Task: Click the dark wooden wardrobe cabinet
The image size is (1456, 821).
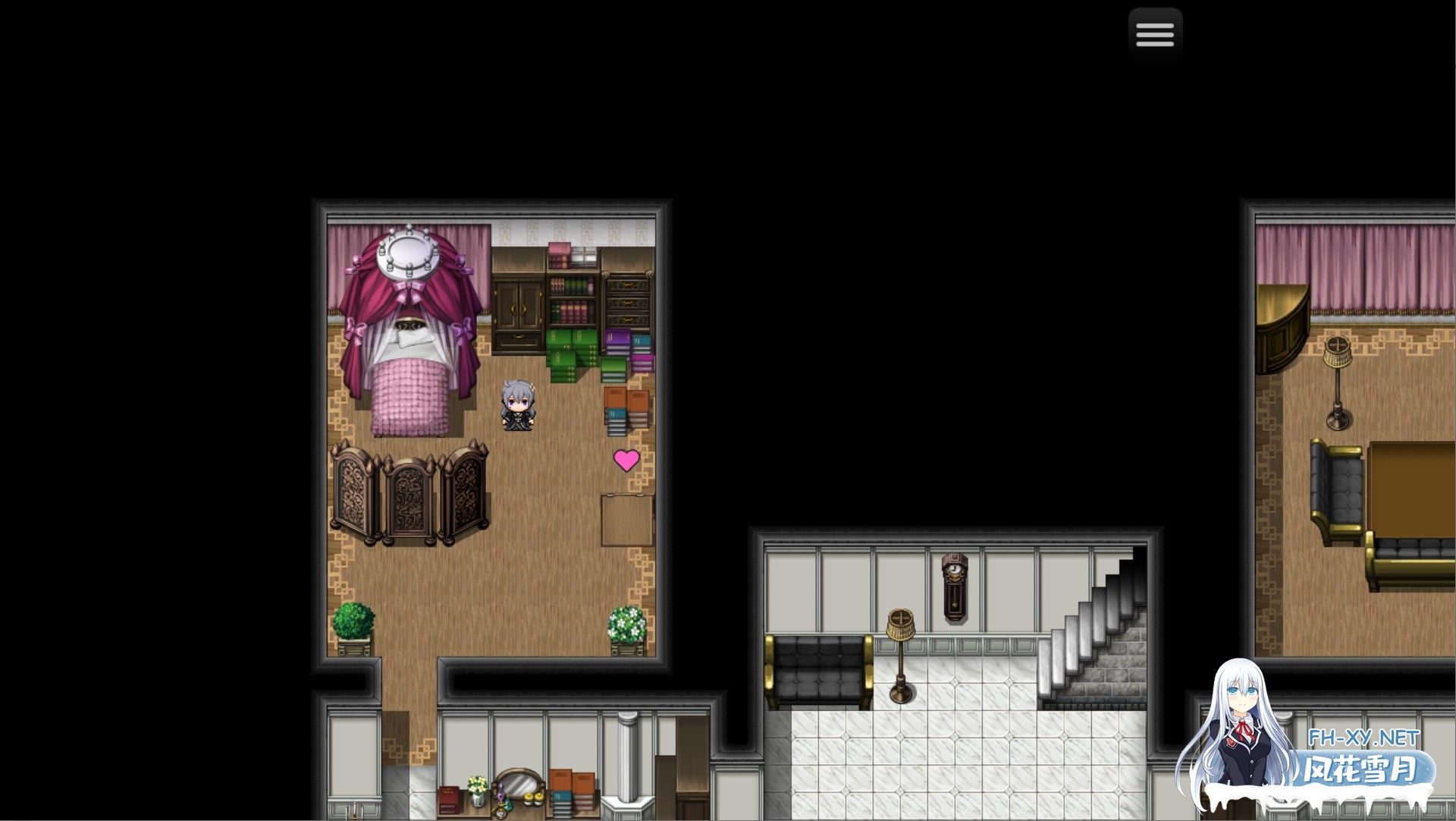Action: point(517,307)
